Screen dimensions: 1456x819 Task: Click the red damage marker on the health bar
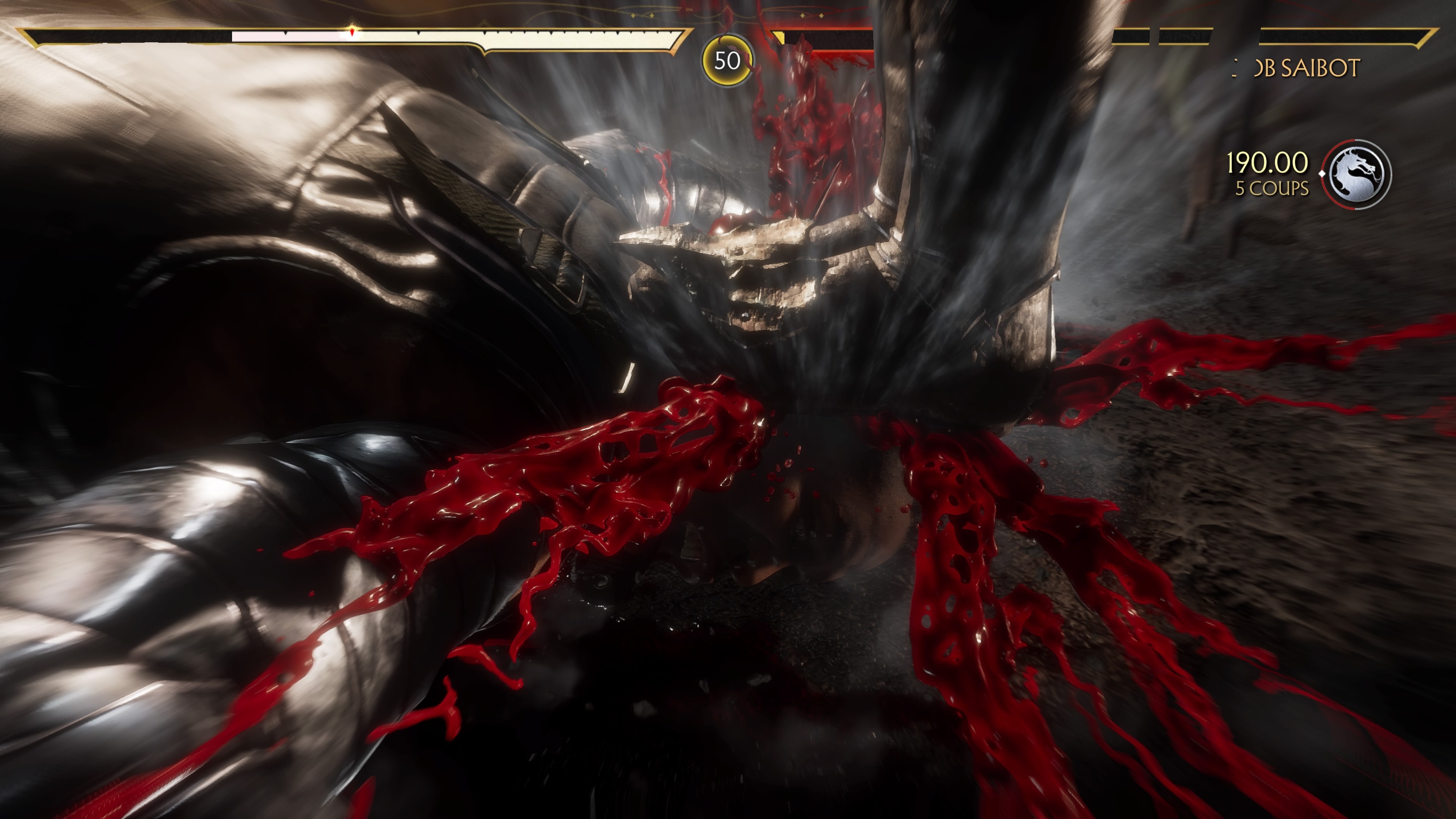coord(352,32)
